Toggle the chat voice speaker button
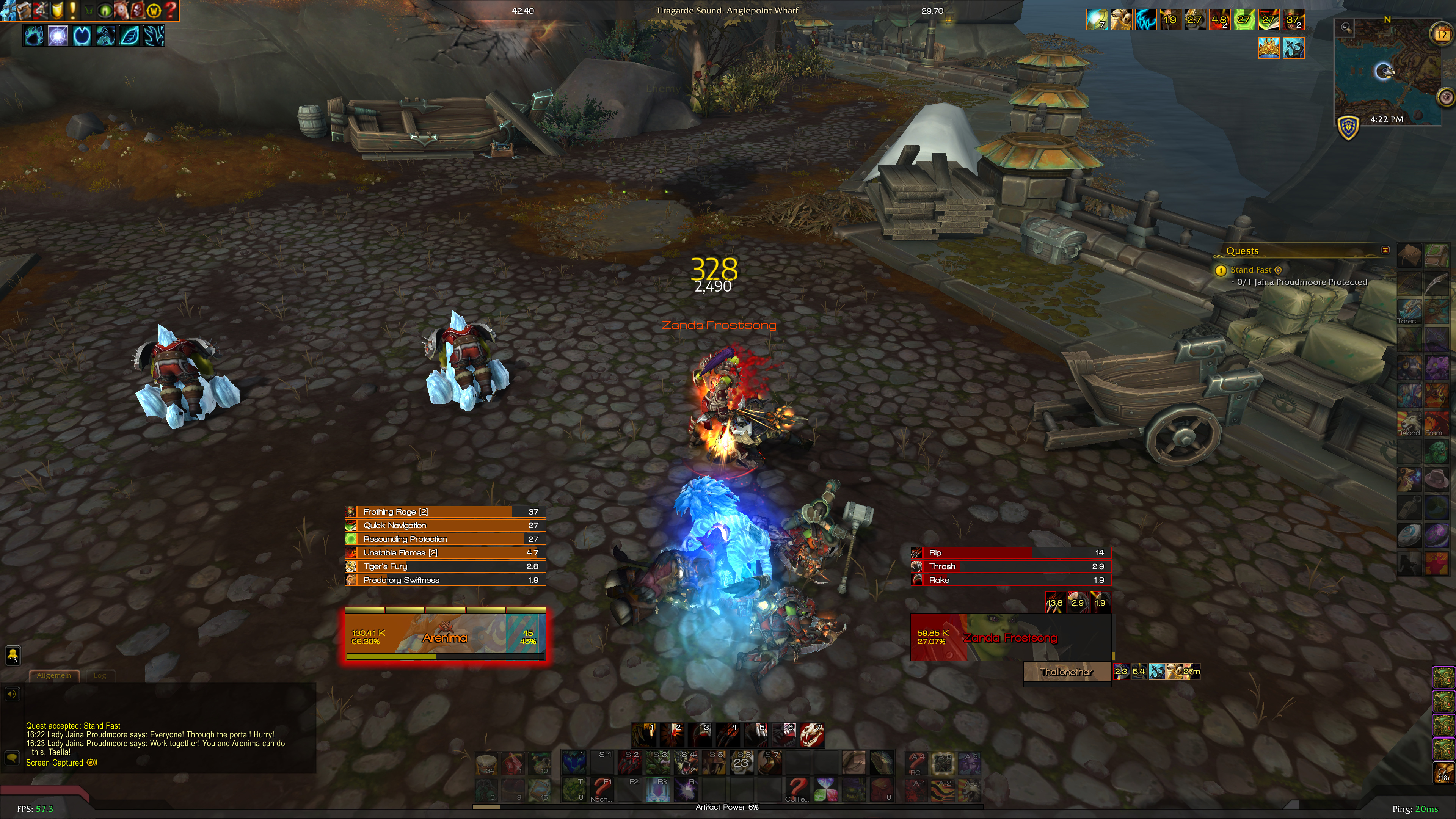1456x819 pixels. (x=12, y=693)
